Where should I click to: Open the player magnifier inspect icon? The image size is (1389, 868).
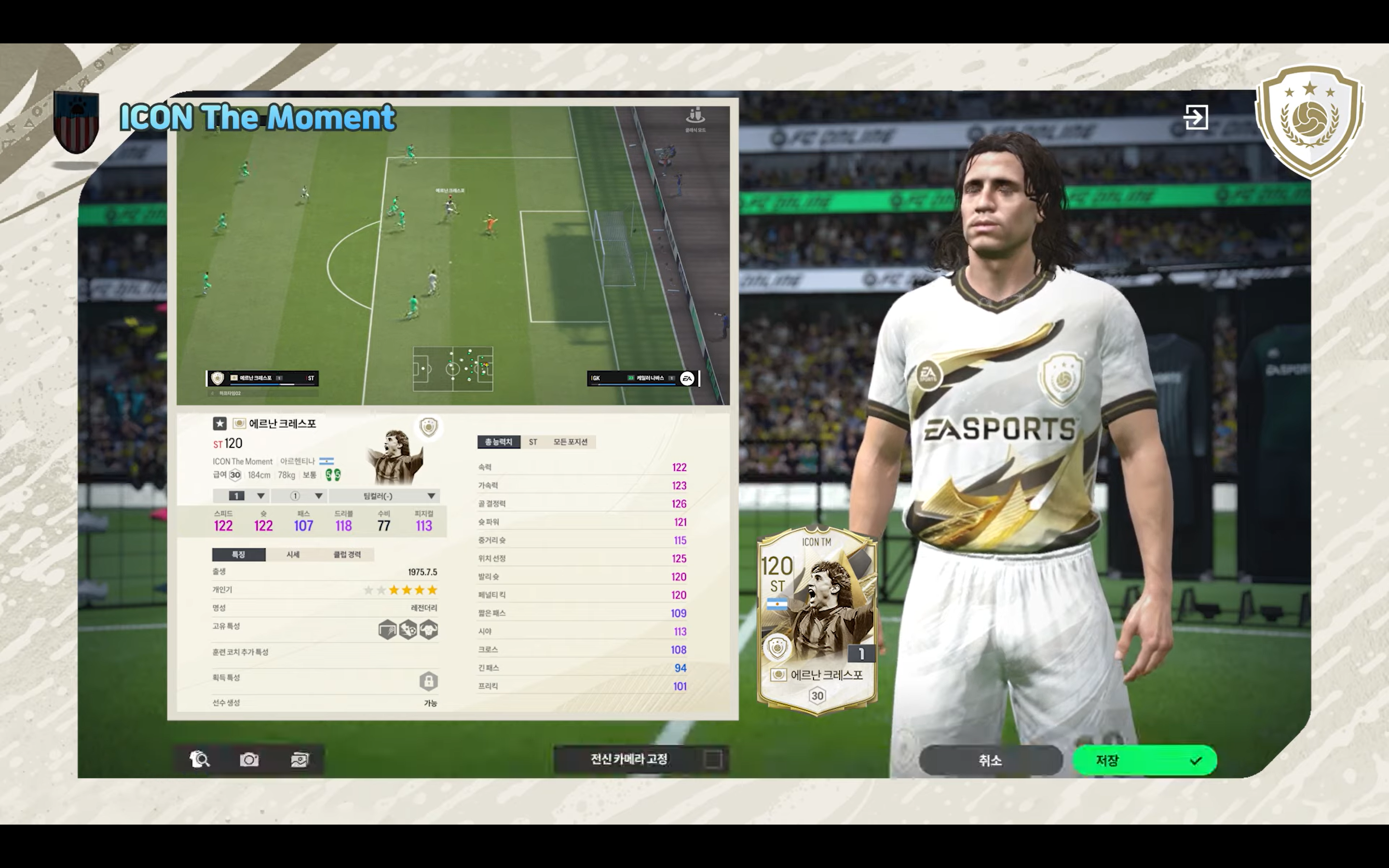[x=199, y=759]
